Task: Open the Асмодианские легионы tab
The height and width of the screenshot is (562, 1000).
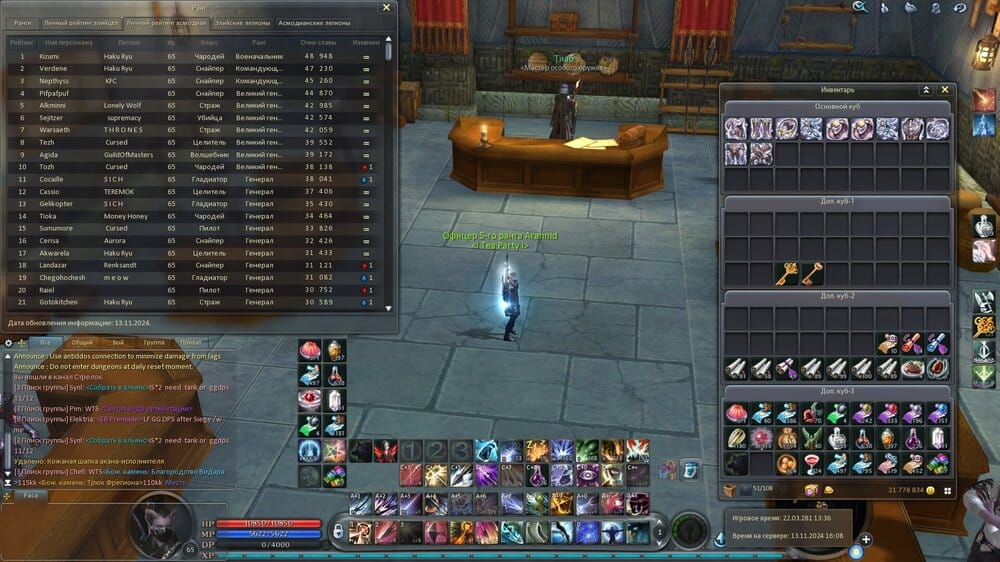Action: coord(316,22)
